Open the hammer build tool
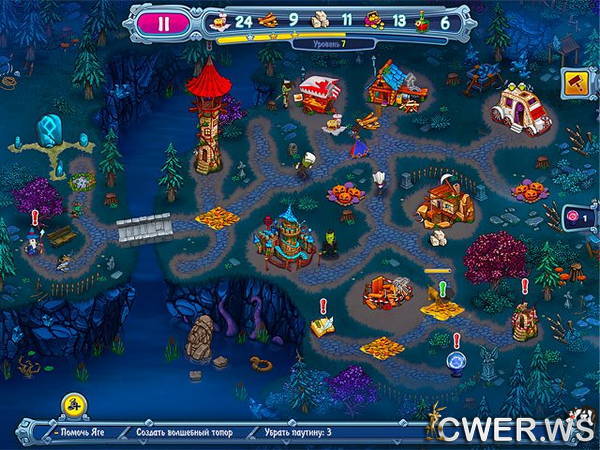The height and width of the screenshot is (450, 600). (575, 80)
